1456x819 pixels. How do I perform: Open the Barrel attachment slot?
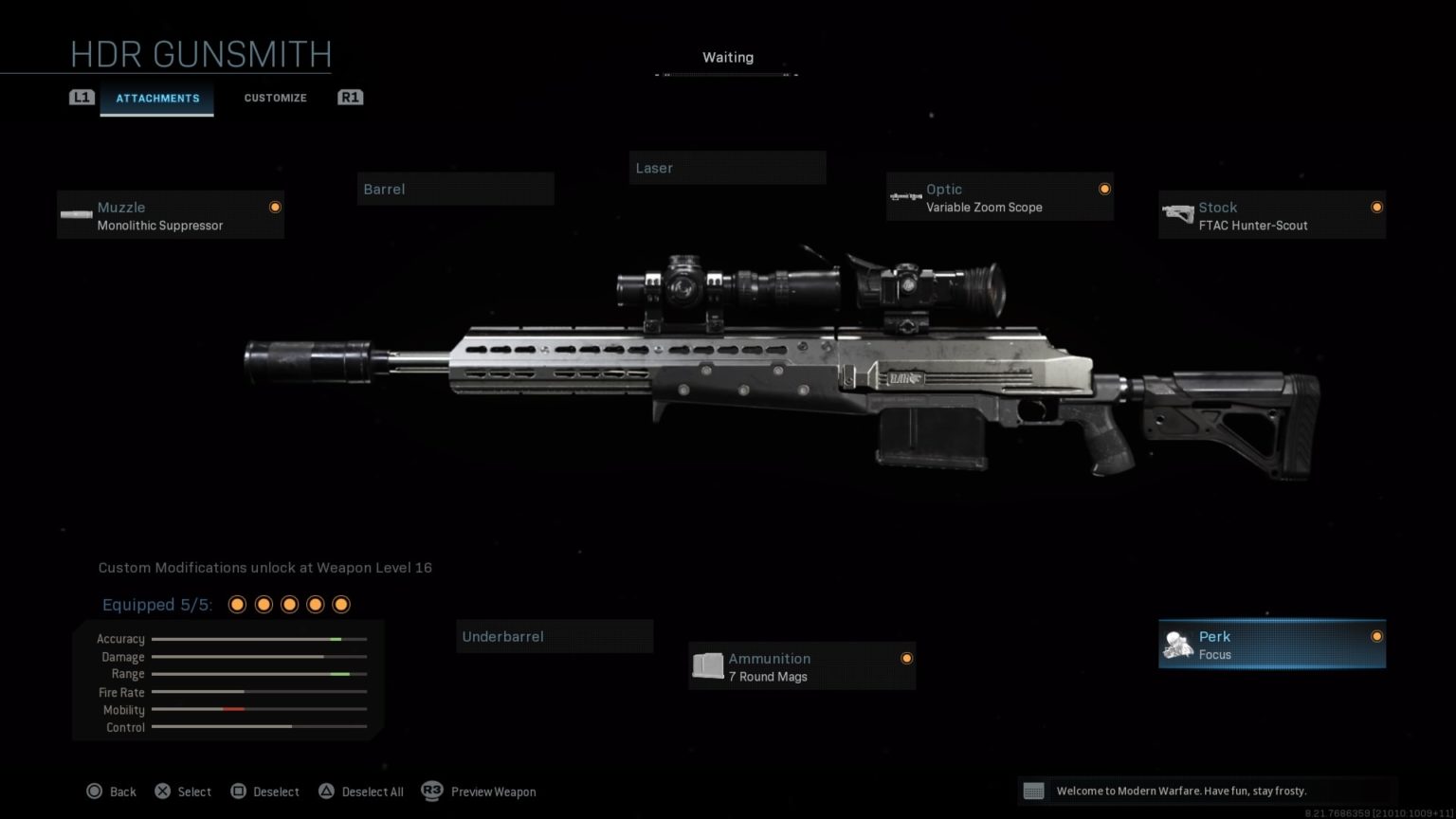455,188
